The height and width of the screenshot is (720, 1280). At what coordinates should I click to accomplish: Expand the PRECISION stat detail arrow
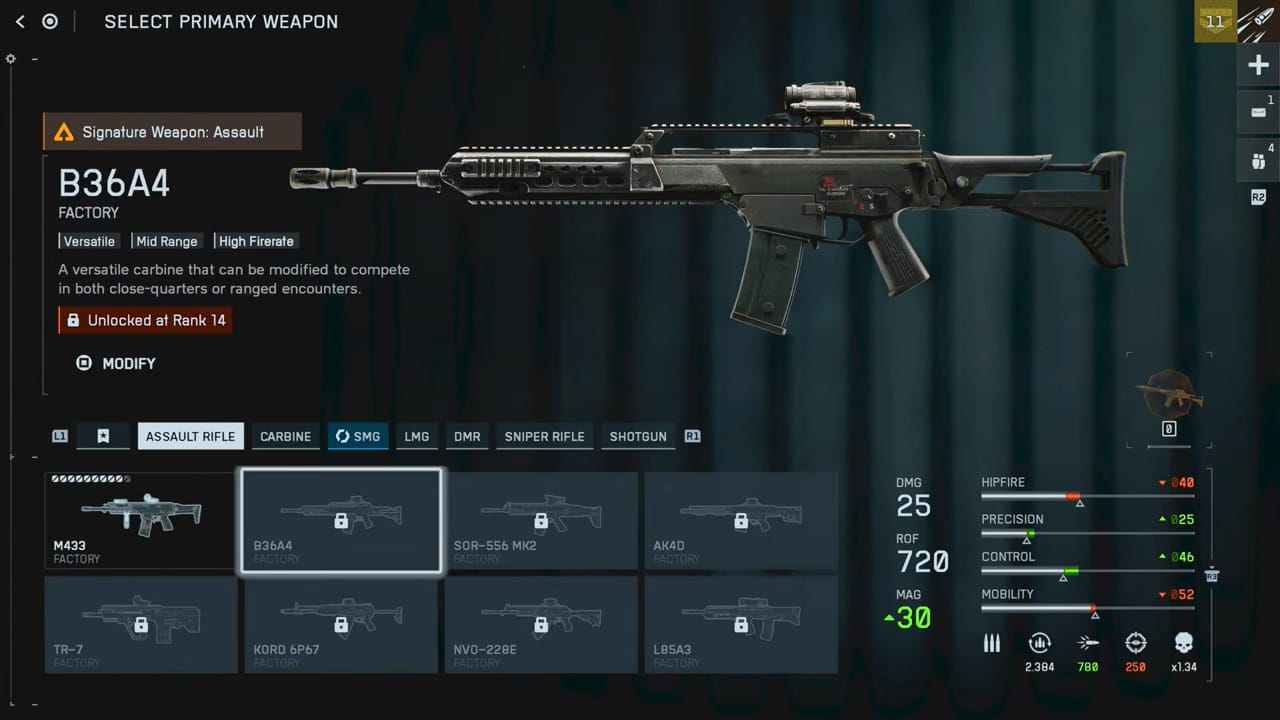tap(1161, 519)
